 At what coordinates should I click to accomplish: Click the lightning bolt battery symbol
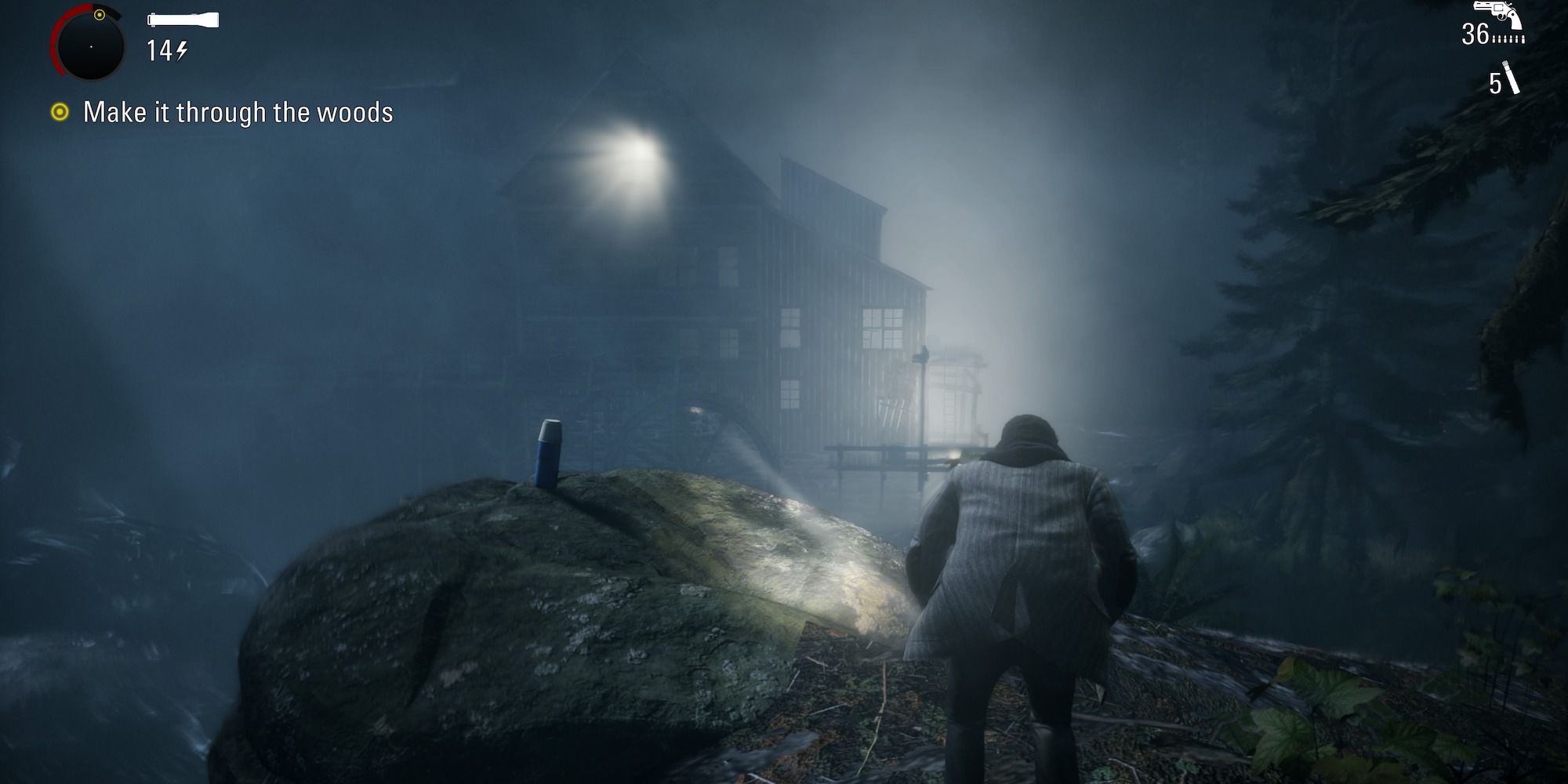click(180, 50)
